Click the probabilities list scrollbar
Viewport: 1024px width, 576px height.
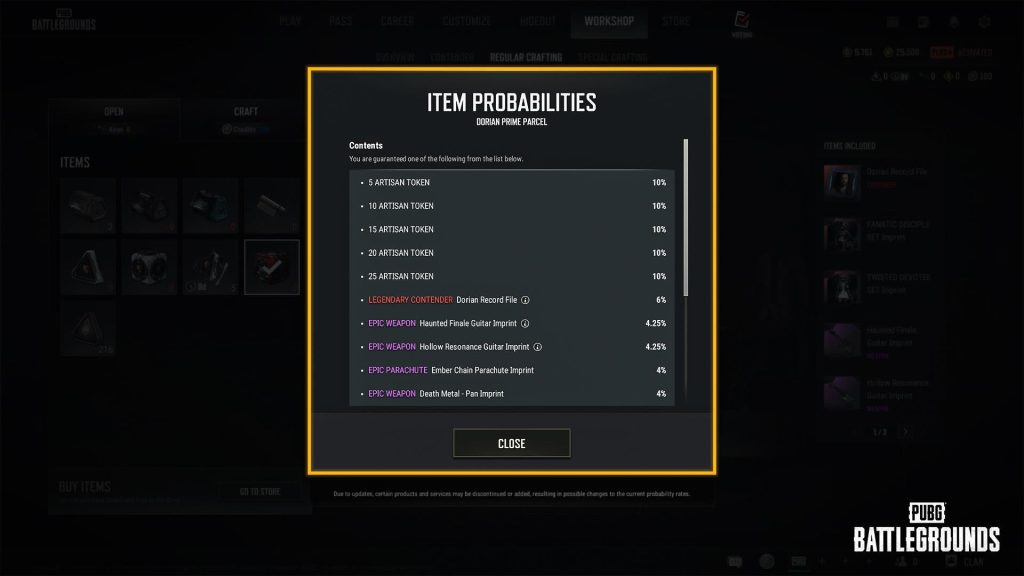685,215
